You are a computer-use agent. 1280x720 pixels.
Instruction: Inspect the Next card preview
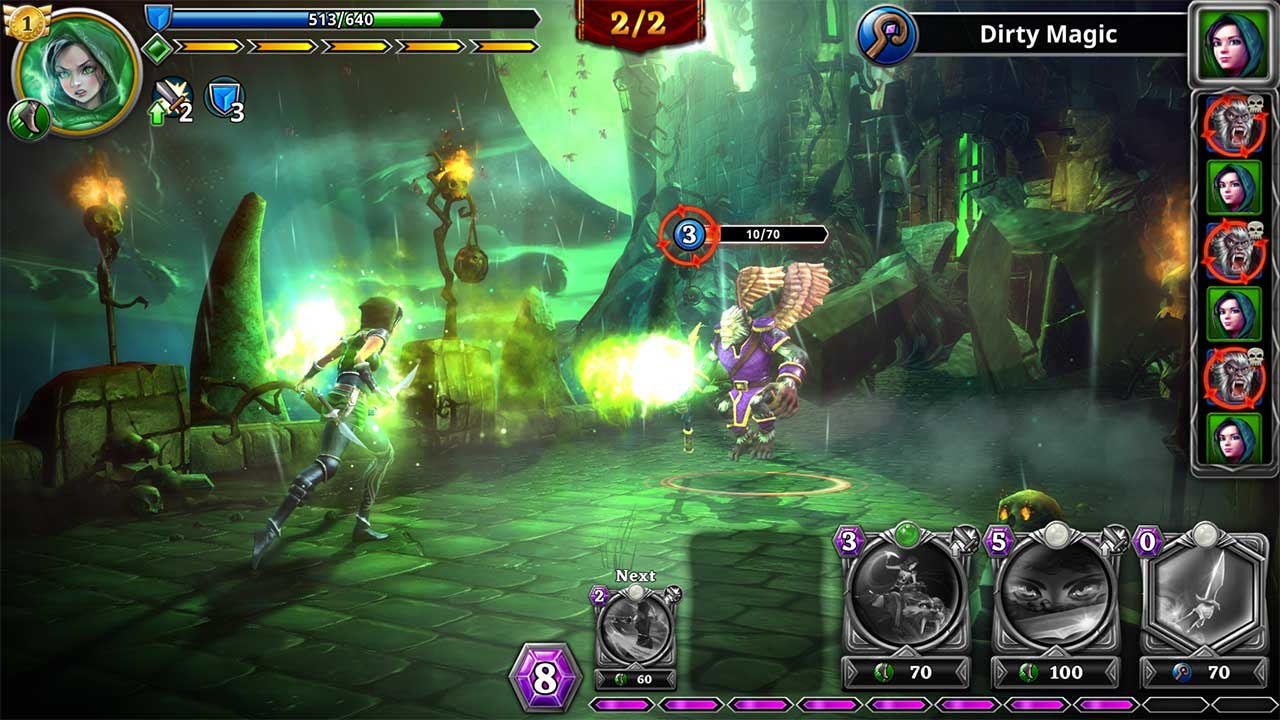point(636,627)
